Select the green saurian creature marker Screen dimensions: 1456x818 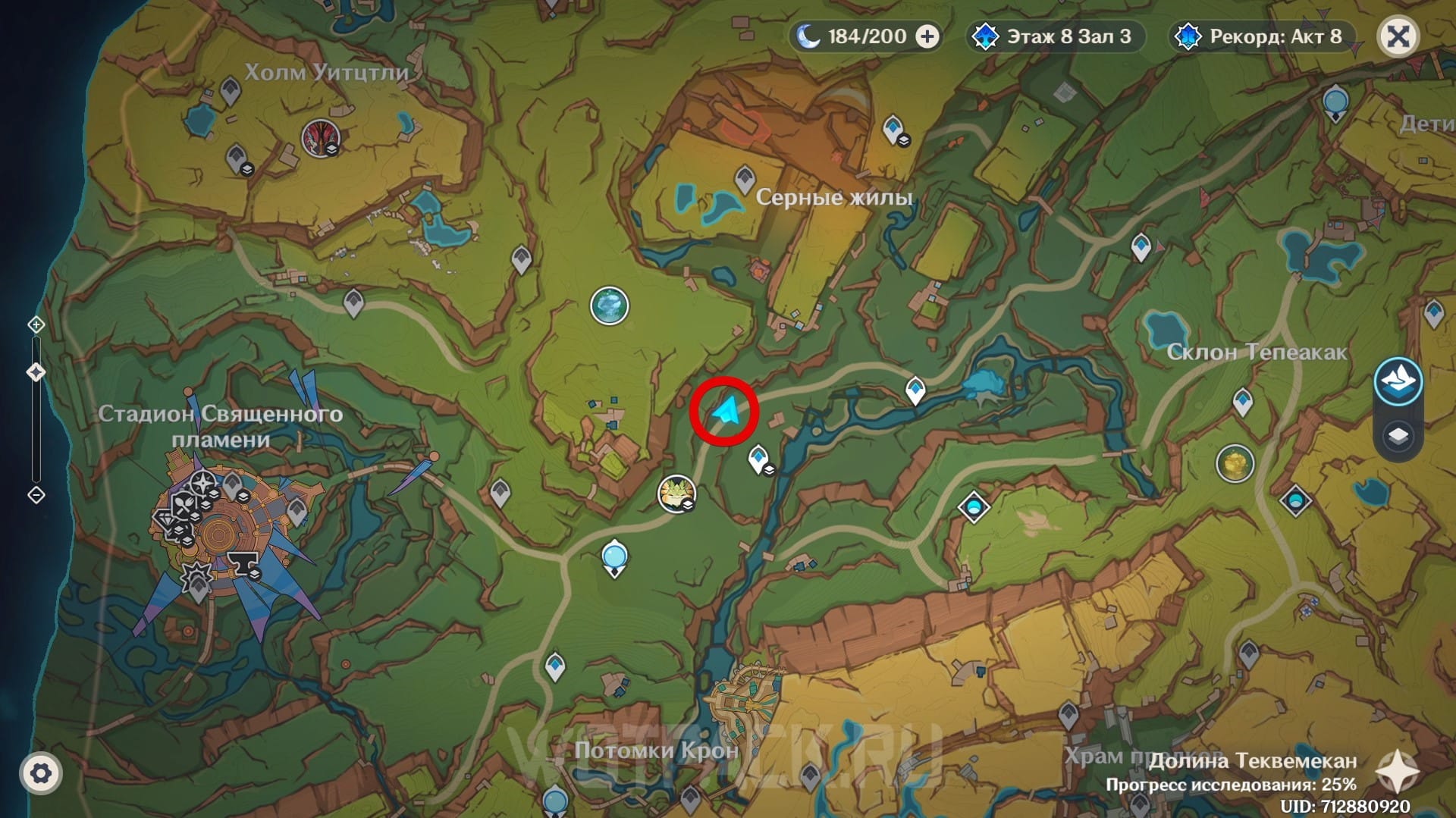pyautogui.click(x=676, y=494)
